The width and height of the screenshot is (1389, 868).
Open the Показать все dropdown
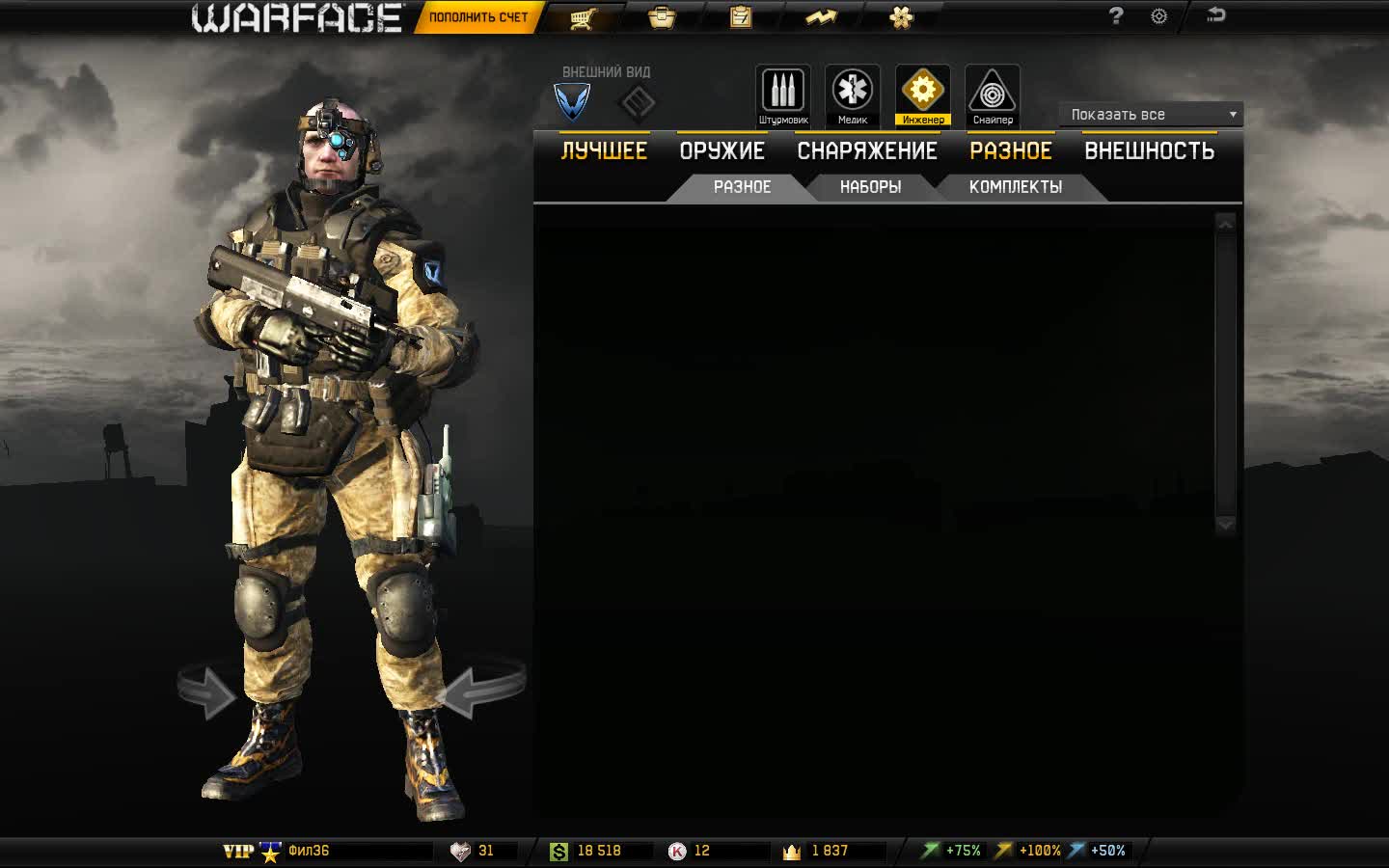[x=1150, y=114]
